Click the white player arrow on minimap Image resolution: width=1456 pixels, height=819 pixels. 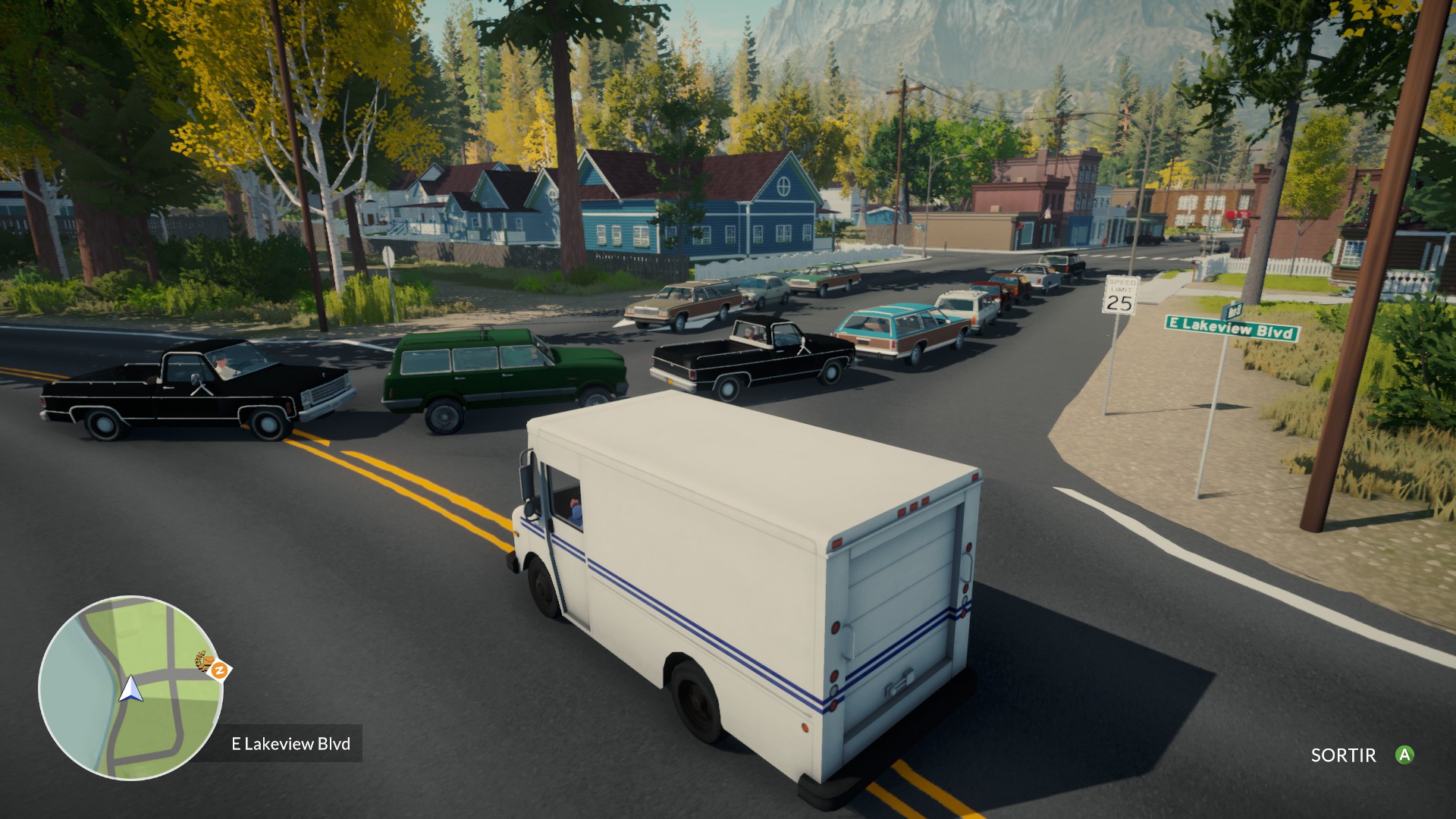[x=131, y=688]
